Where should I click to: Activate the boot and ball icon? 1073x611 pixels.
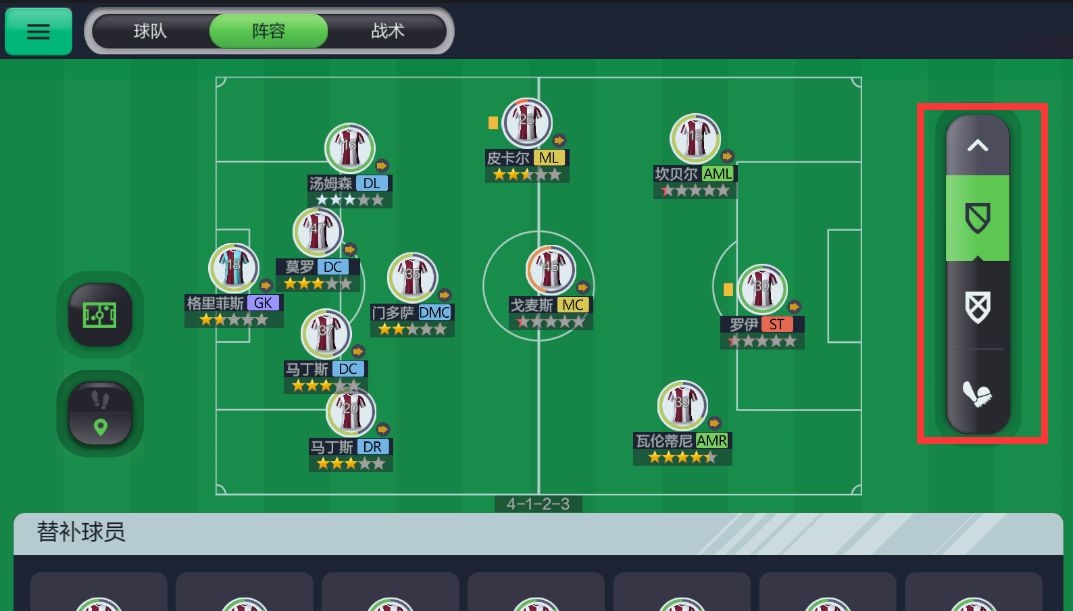(978, 394)
